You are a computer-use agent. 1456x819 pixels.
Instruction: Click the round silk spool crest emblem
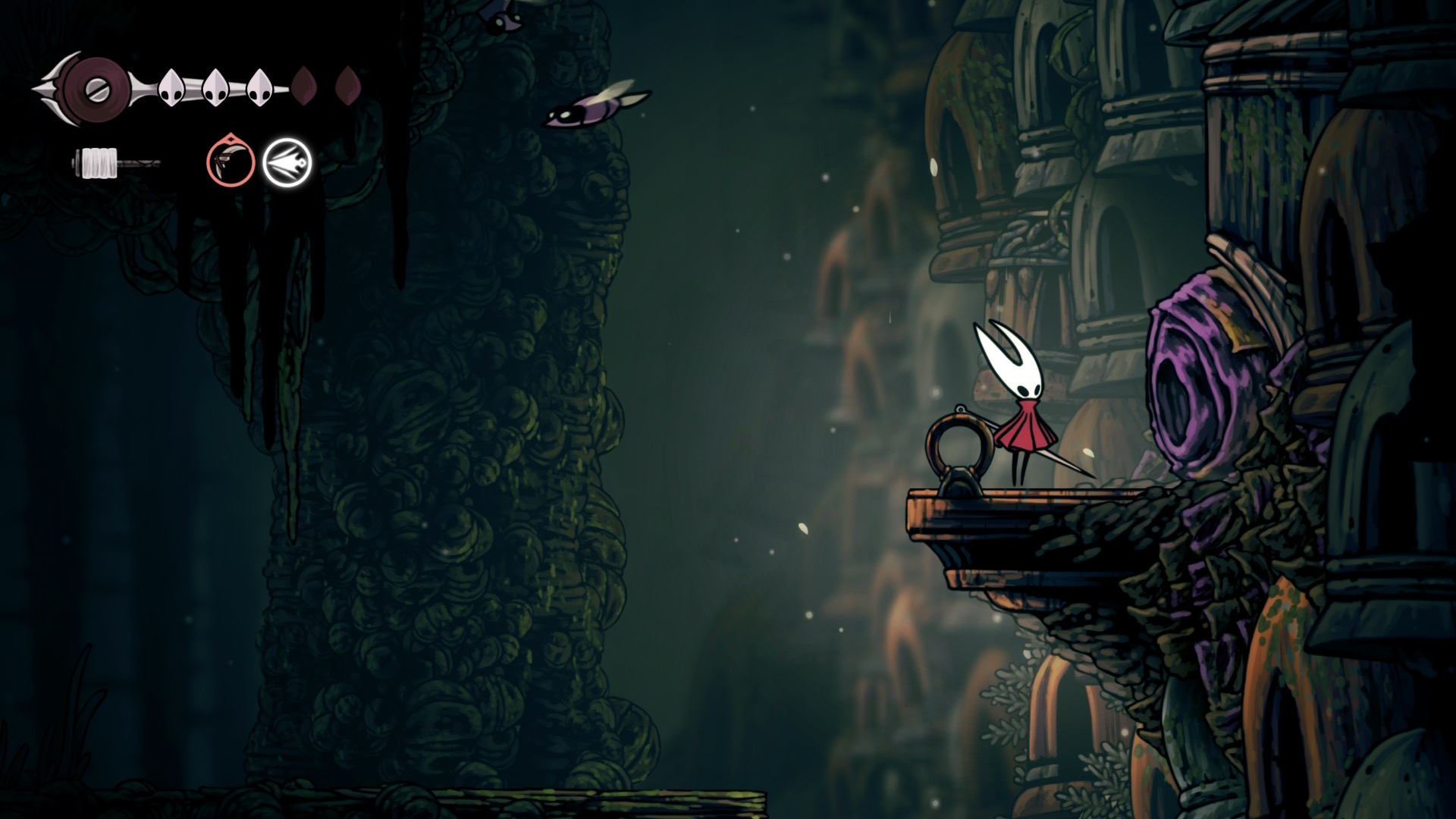(97, 90)
